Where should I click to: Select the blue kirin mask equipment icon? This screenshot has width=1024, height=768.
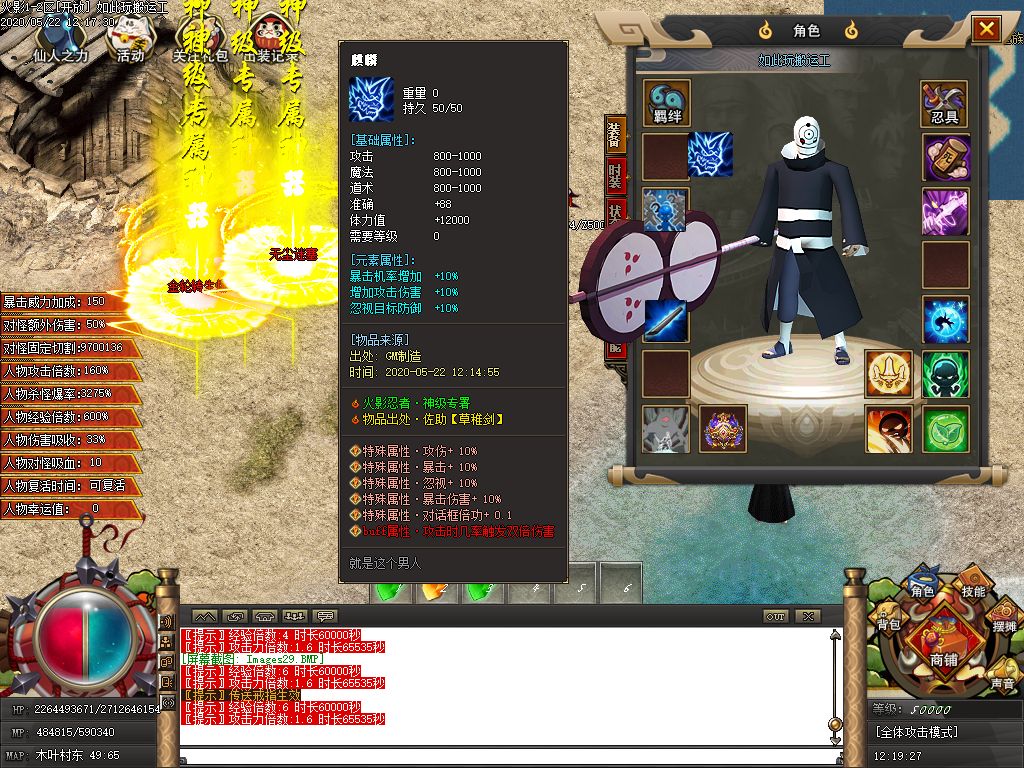pos(710,155)
